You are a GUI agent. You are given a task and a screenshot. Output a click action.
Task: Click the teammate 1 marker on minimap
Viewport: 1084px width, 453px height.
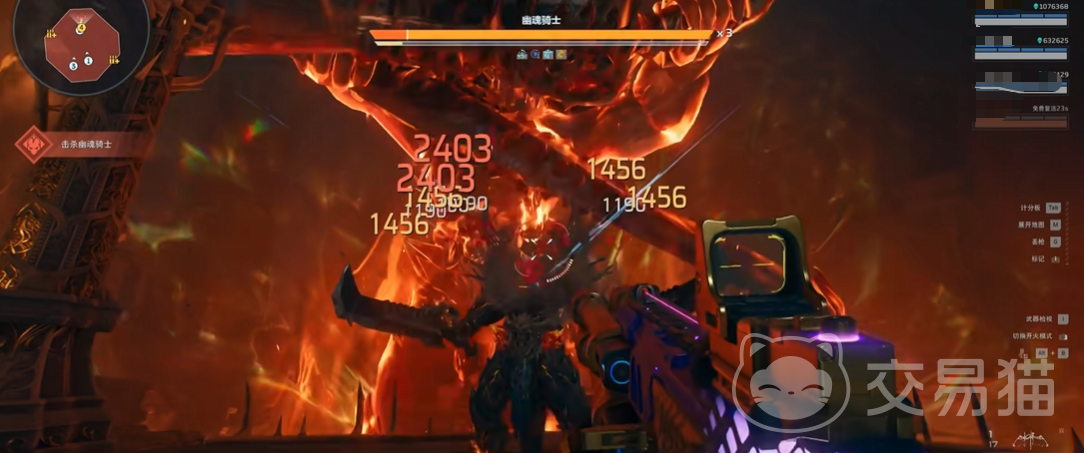tap(88, 60)
